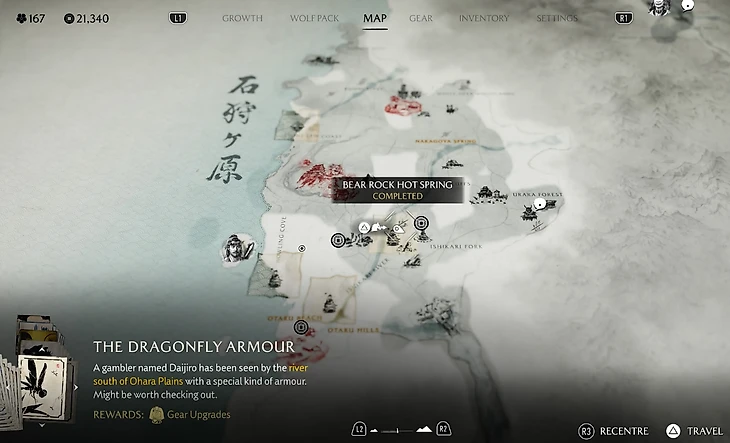
Task: Switch to the Growth tab
Action: coord(242,18)
